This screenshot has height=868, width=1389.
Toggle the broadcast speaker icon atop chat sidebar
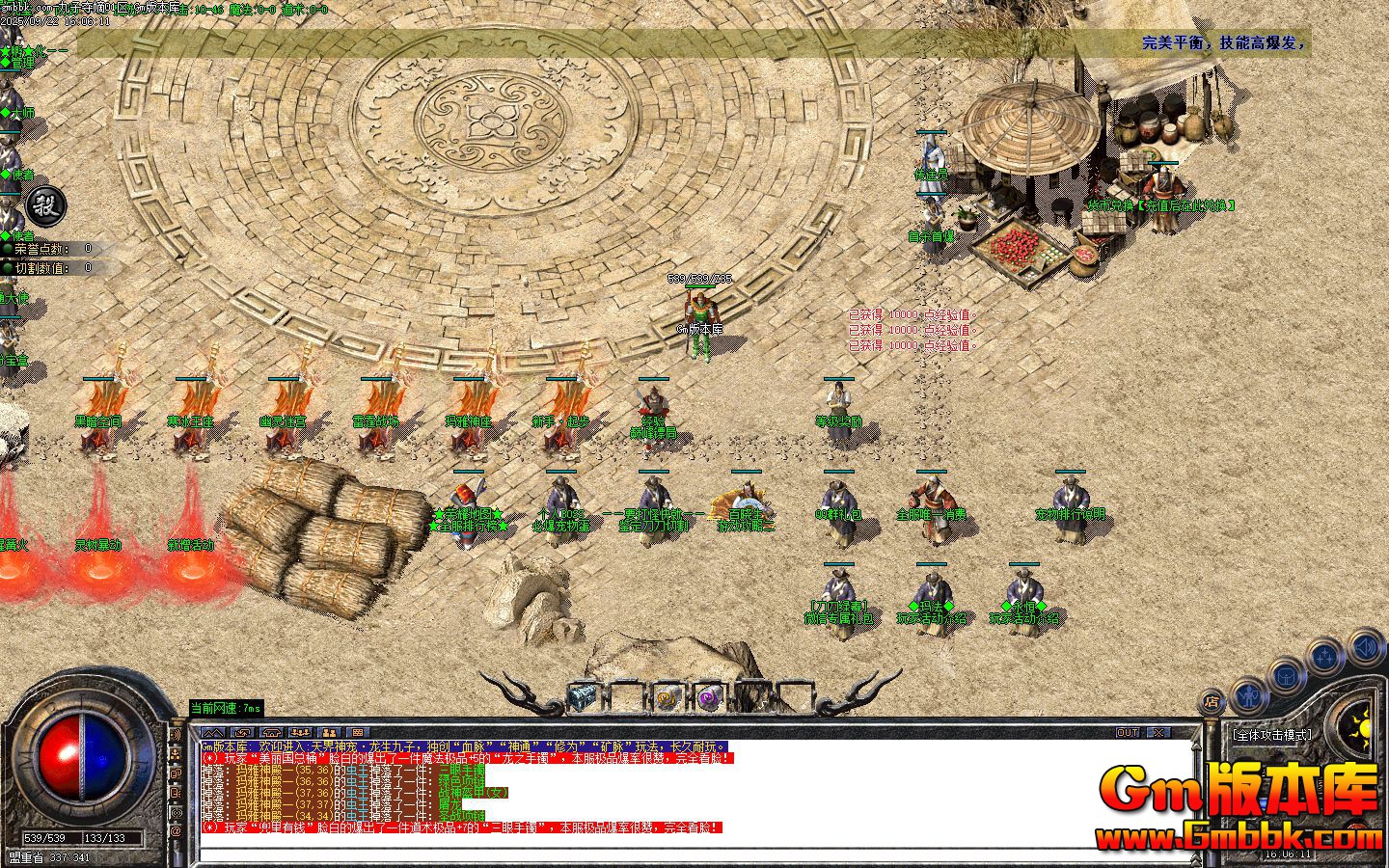176,734
